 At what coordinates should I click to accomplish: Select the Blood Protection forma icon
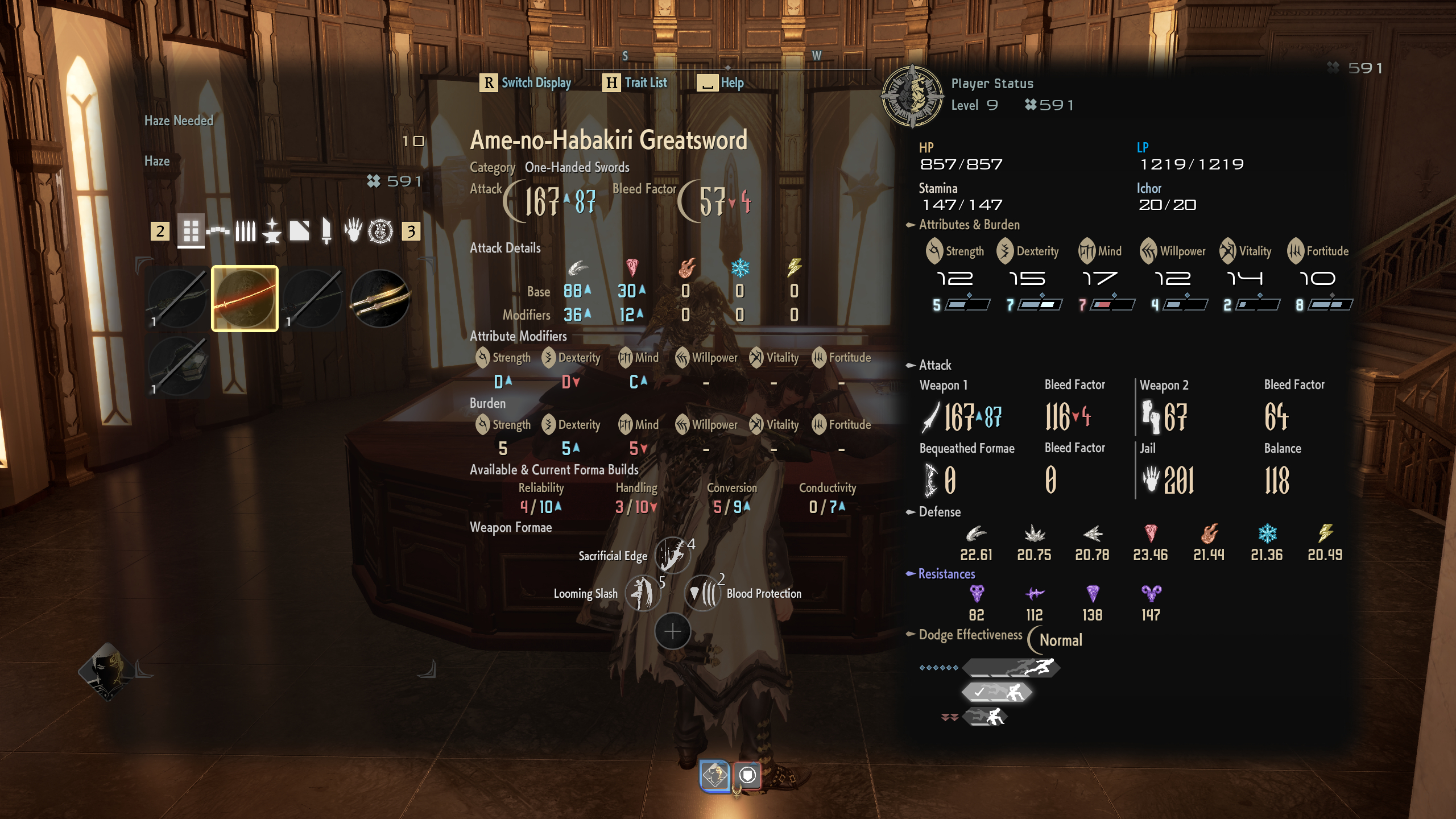pos(704,593)
